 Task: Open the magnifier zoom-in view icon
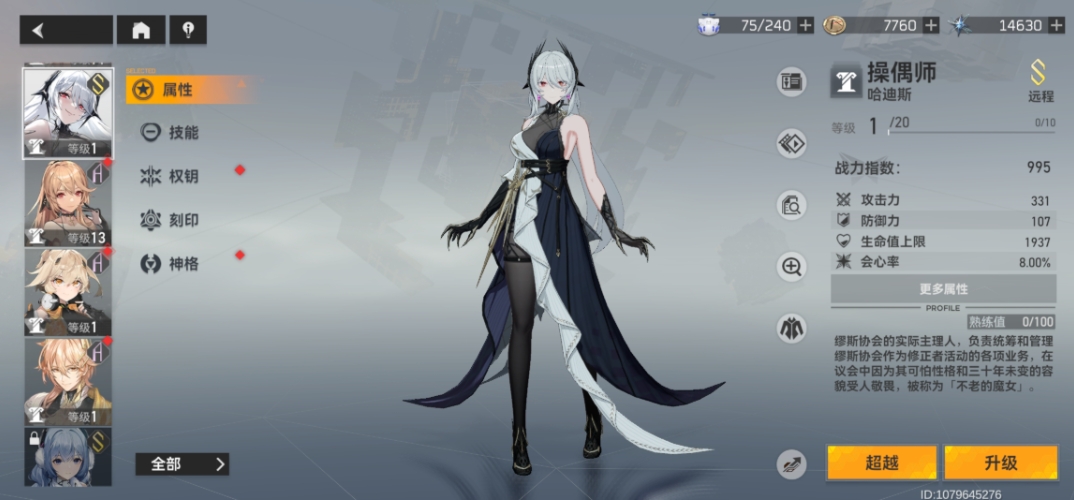point(792,266)
